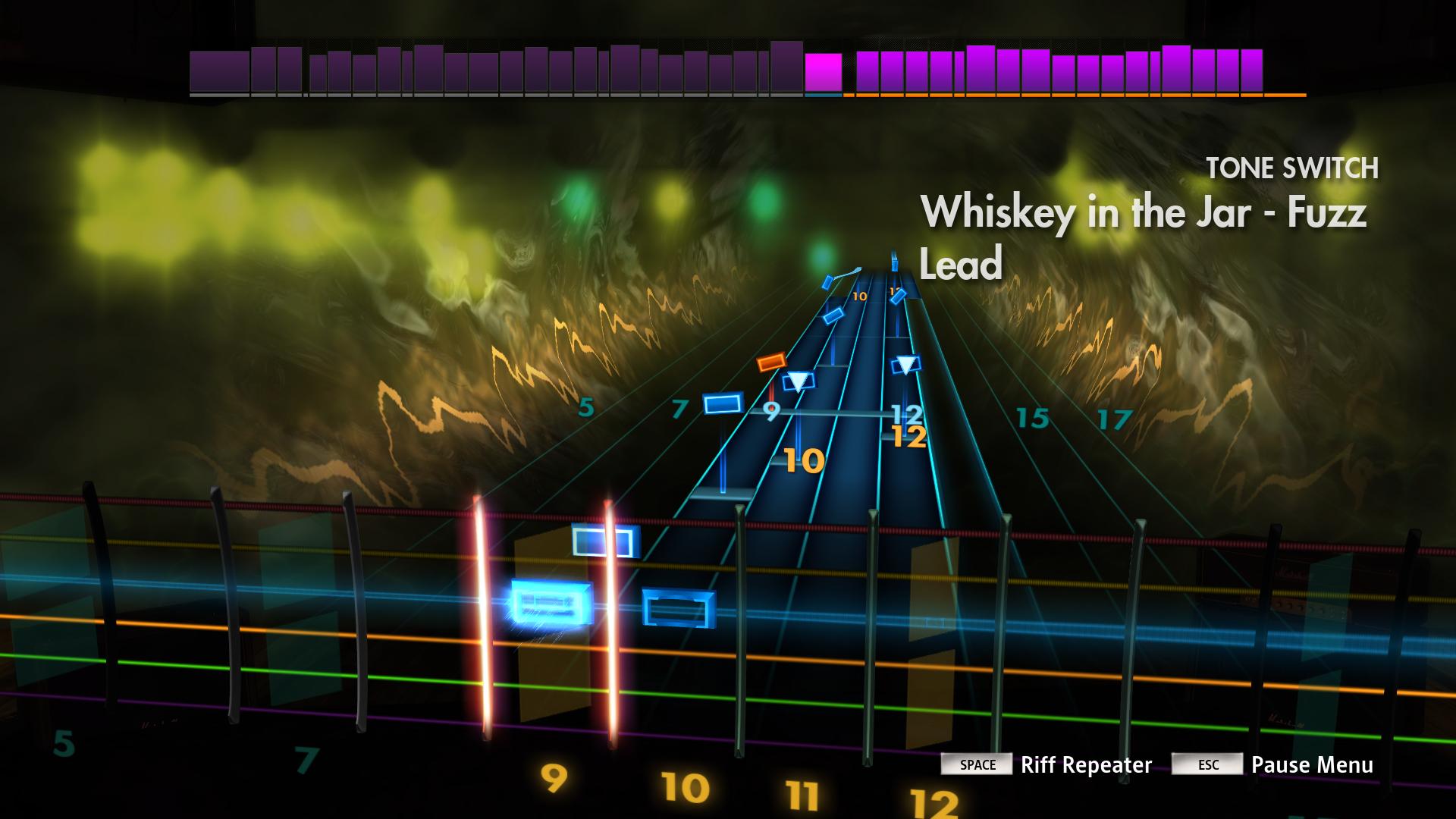Click the orange note gem on the highway
The height and width of the screenshot is (819, 1456).
(x=772, y=362)
